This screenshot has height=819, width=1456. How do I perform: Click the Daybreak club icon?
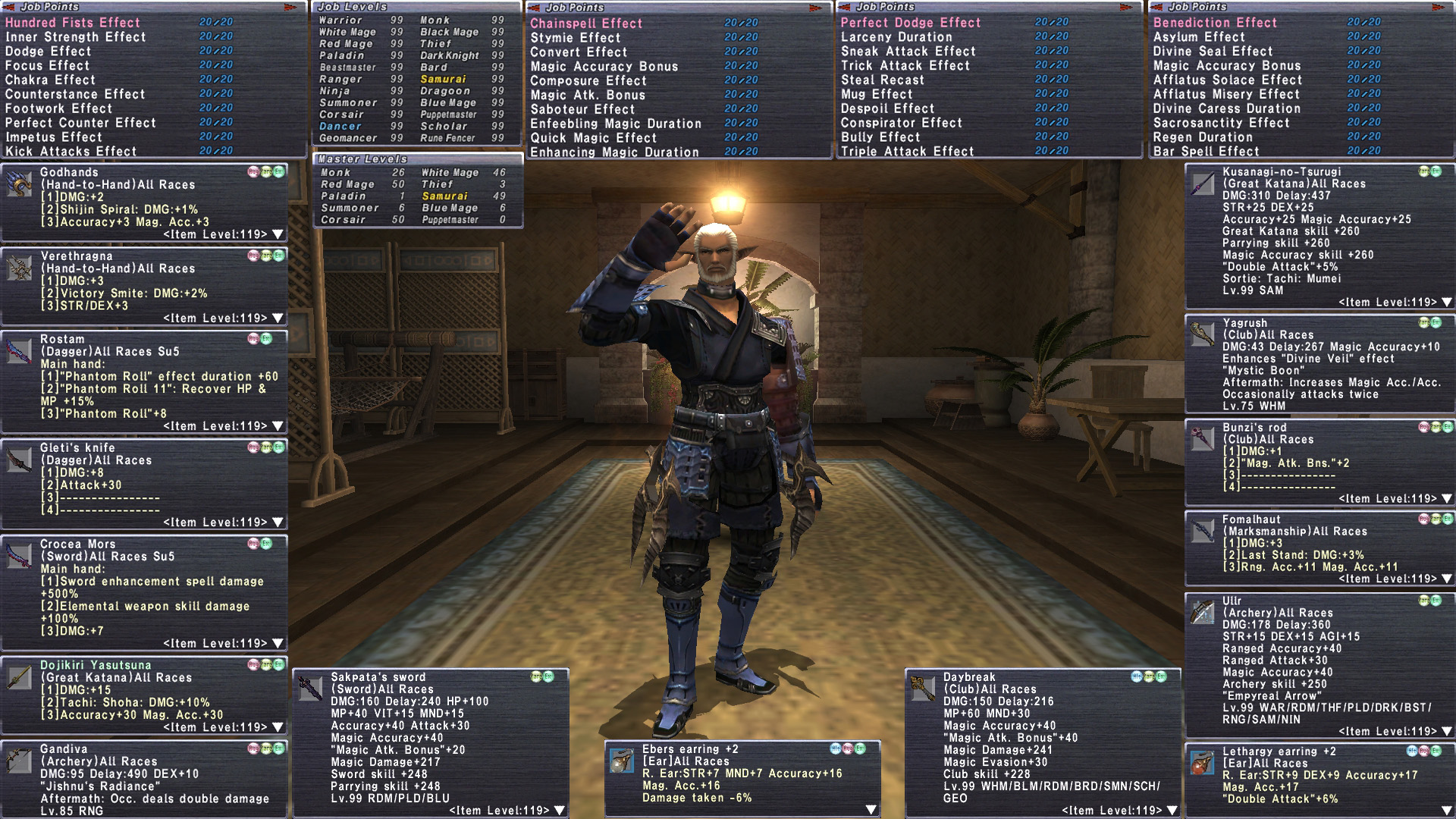coord(922,689)
